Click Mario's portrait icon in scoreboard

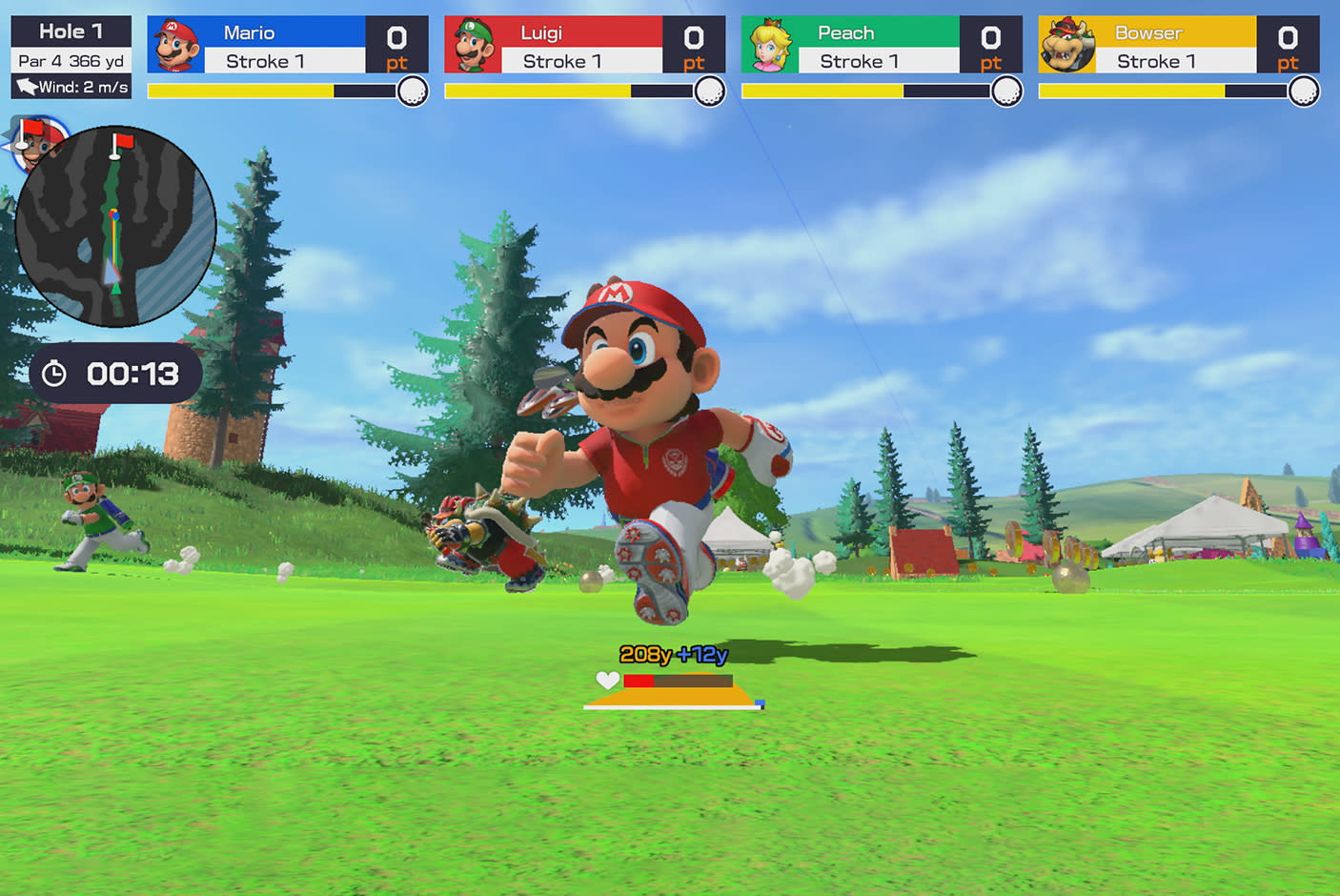(x=176, y=46)
